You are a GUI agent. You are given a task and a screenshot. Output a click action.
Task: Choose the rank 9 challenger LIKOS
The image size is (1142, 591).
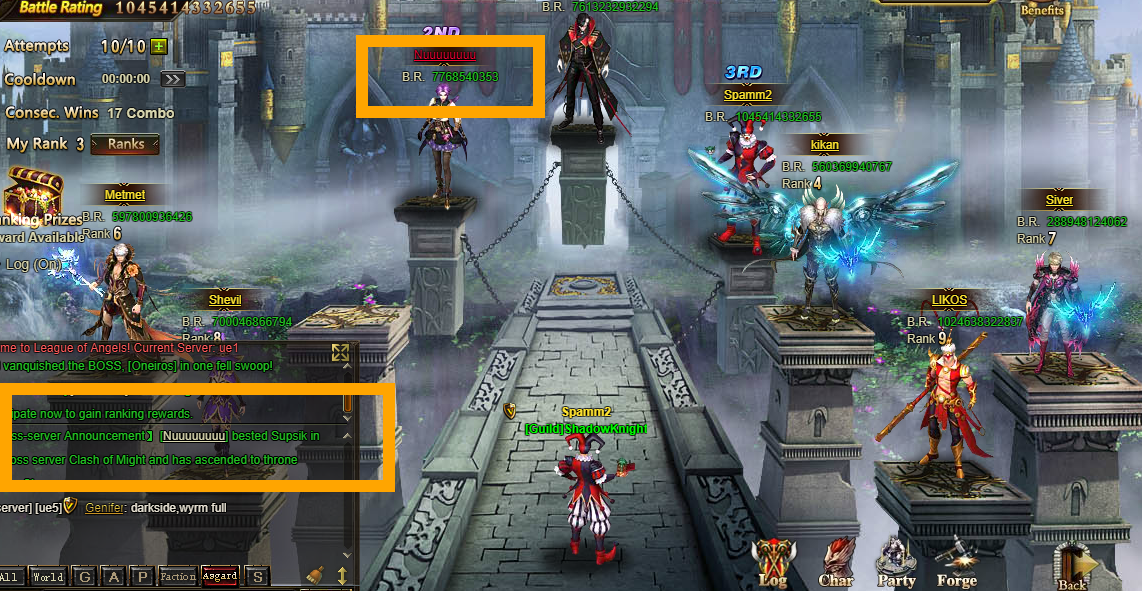pyautogui.click(x=949, y=300)
